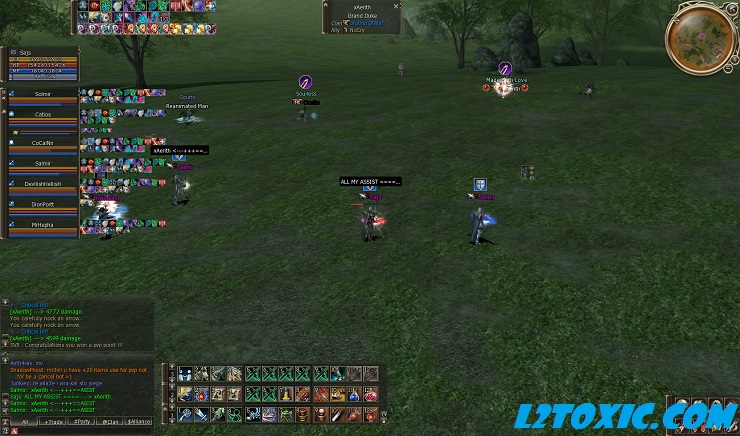The image size is (740, 436).
Task: Close the xAerith target window
Action: [x=398, y=5]
